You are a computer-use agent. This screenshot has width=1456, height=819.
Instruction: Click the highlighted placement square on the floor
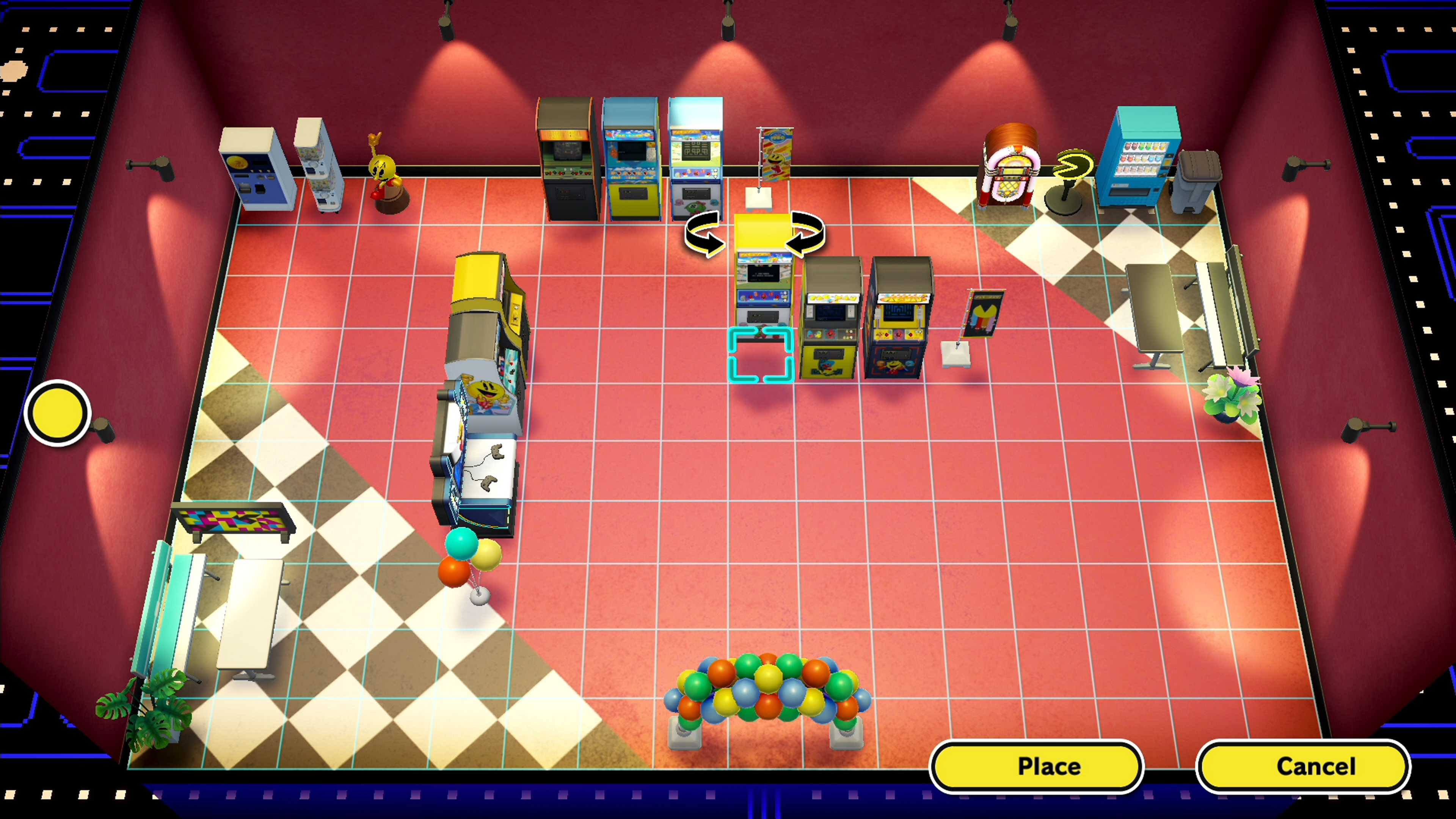(x=761, y=356)
